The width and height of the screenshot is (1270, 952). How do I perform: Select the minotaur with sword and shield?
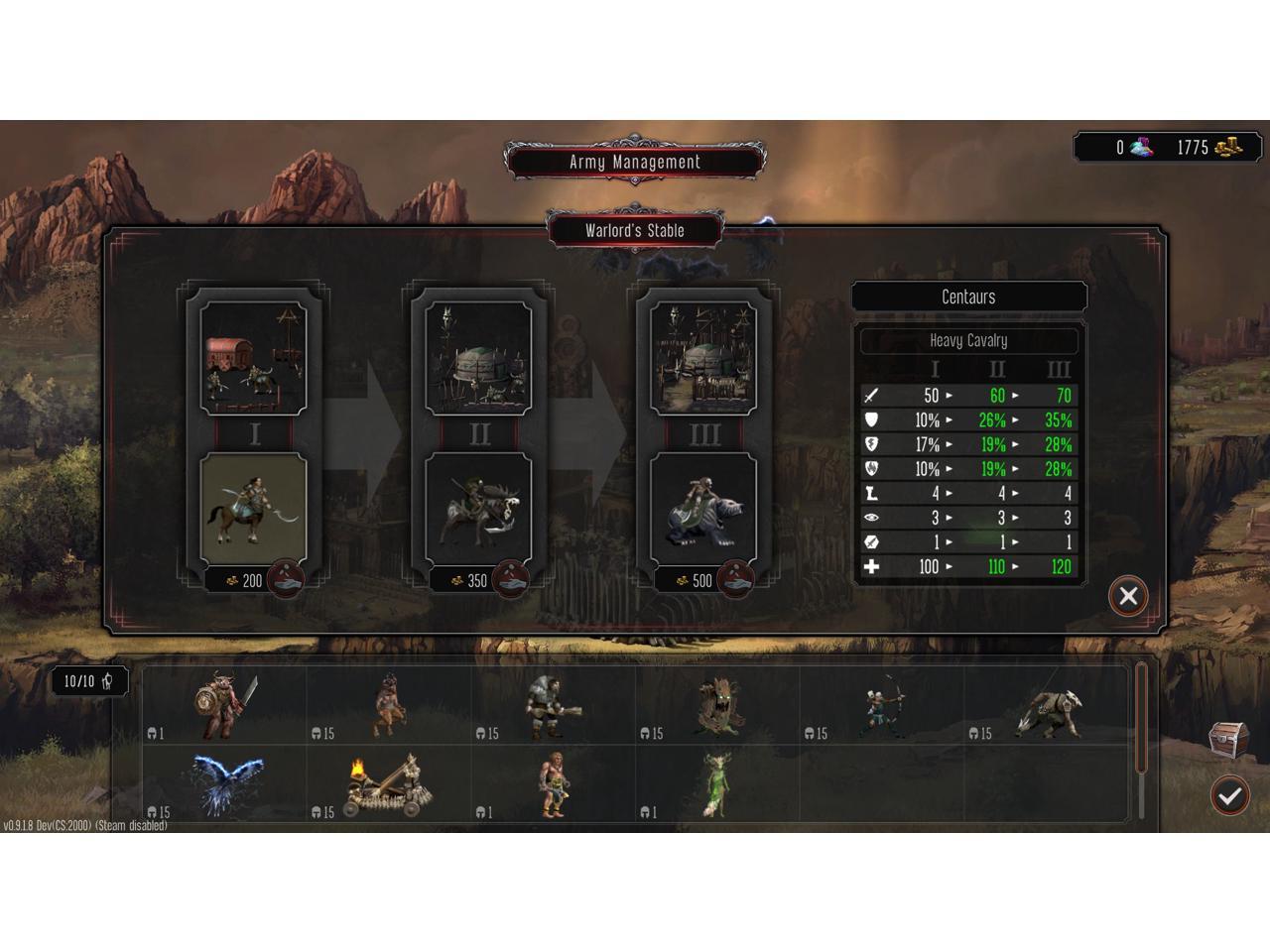226,705
